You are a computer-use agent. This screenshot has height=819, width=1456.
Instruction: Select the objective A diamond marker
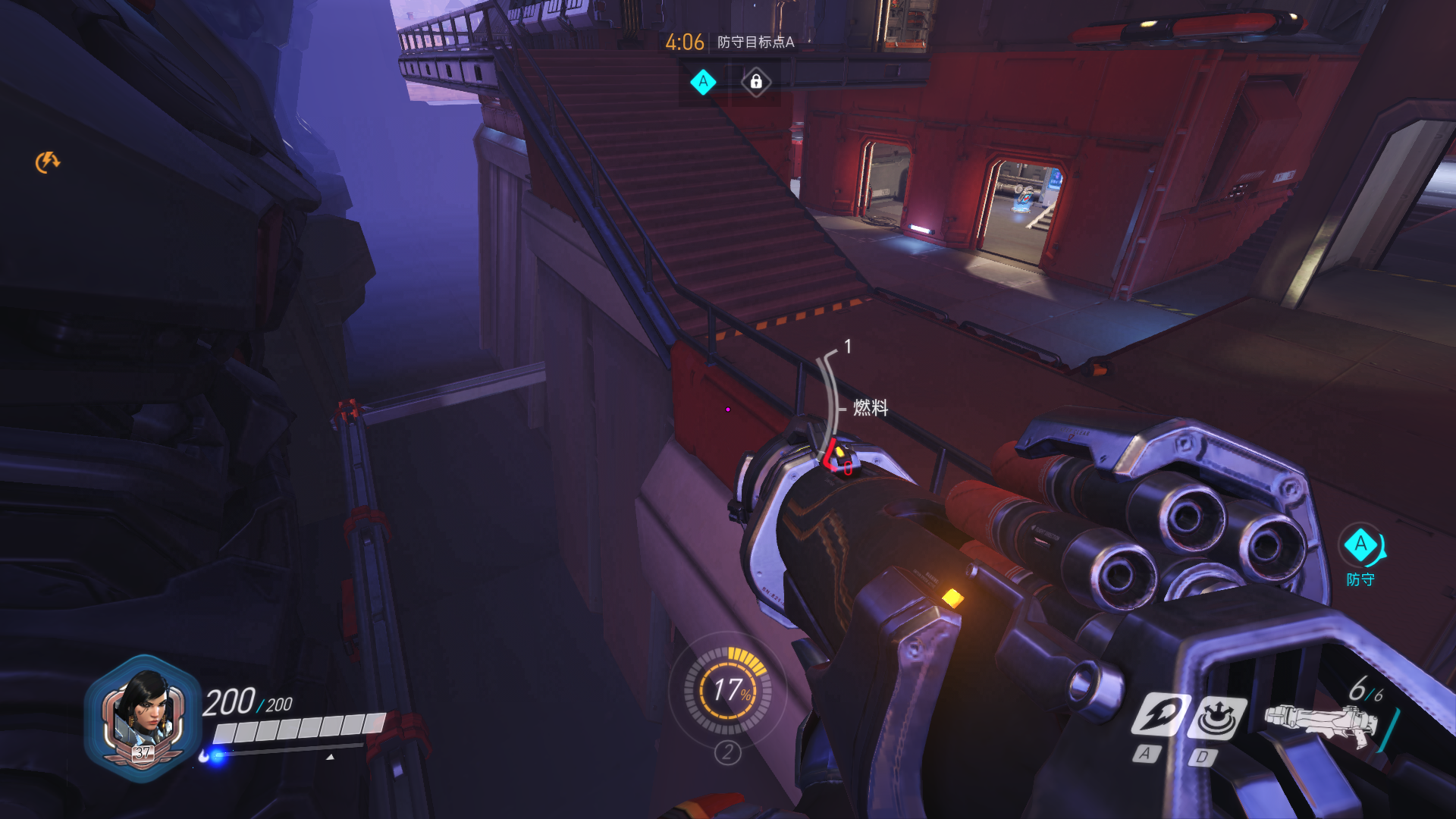click(x=703, y=82)
